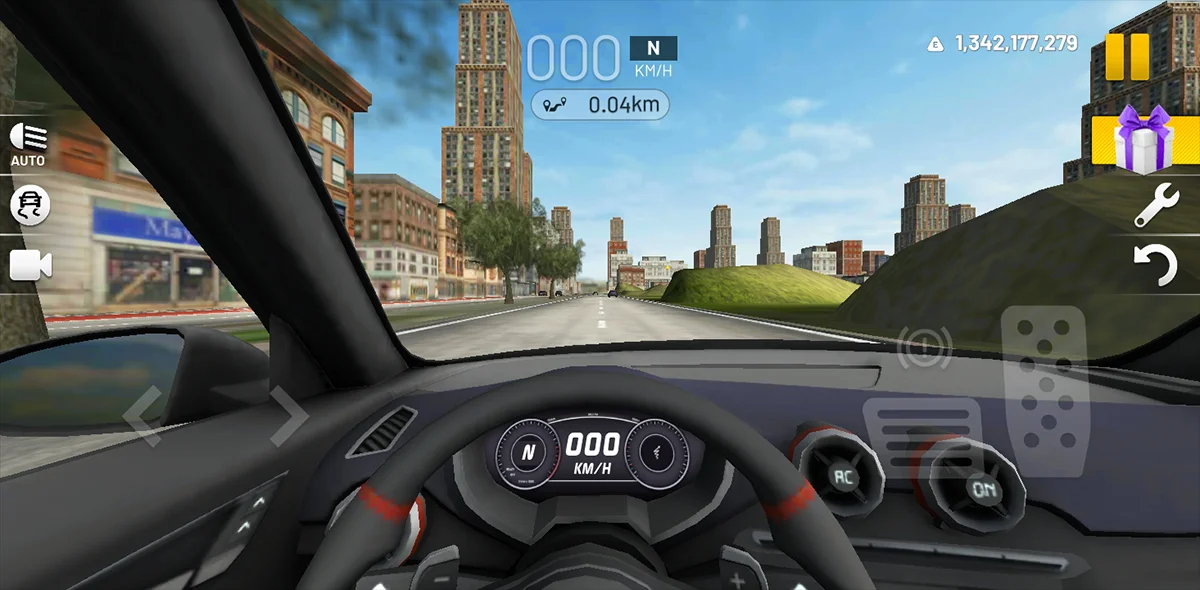Tap the curved arrow reset car icon
Viewport: 1200px width, 590px height.
(x=1156, y=267)
